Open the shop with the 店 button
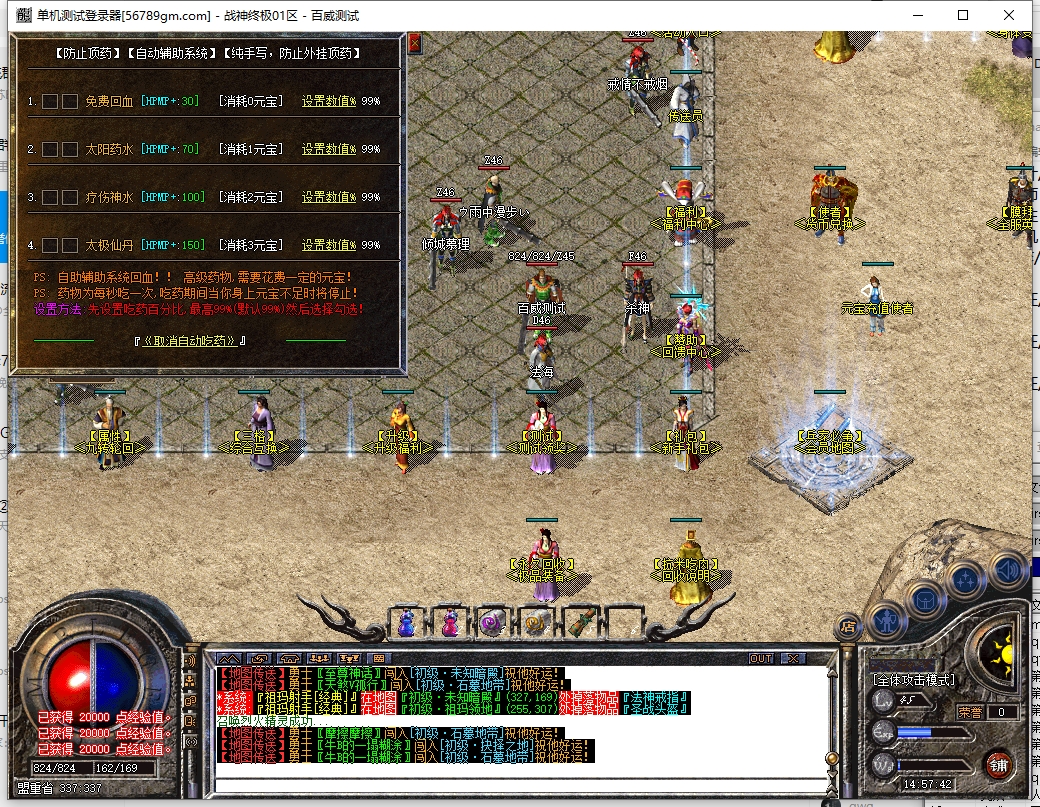The width and height of the screenshot is (1040, 807). point(848,627)
